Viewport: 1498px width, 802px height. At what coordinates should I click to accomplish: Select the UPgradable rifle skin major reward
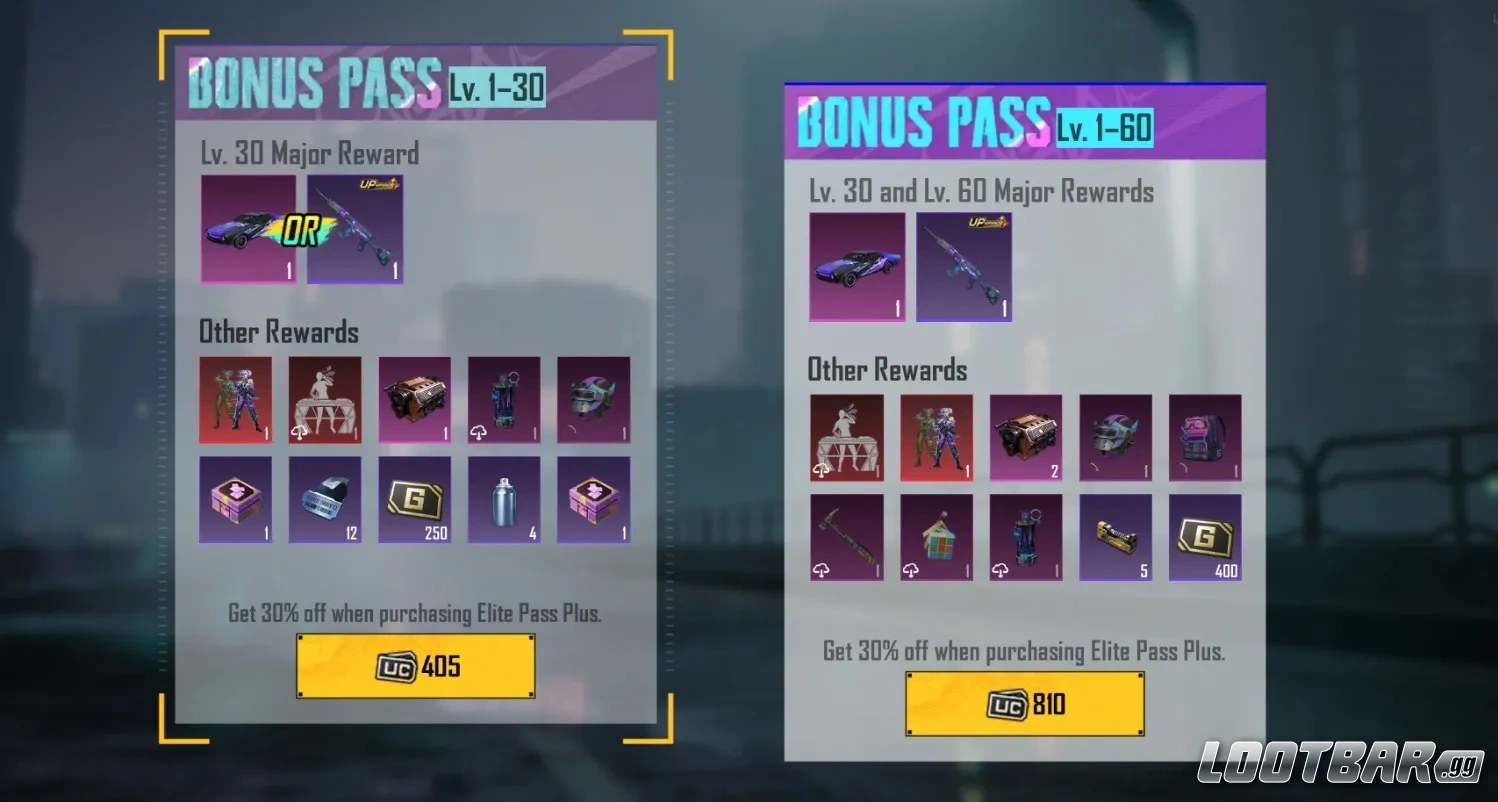[355, 228]
